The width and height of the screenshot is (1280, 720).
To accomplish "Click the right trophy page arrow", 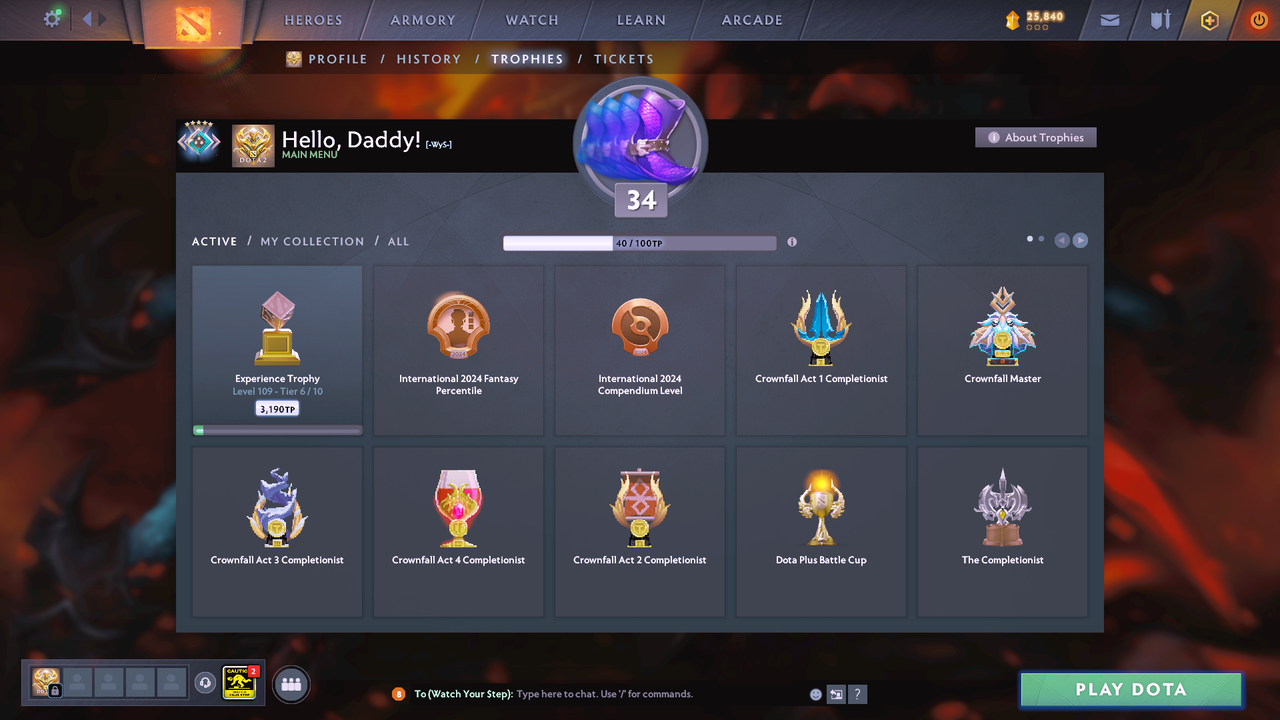I will click(1080, 240).
